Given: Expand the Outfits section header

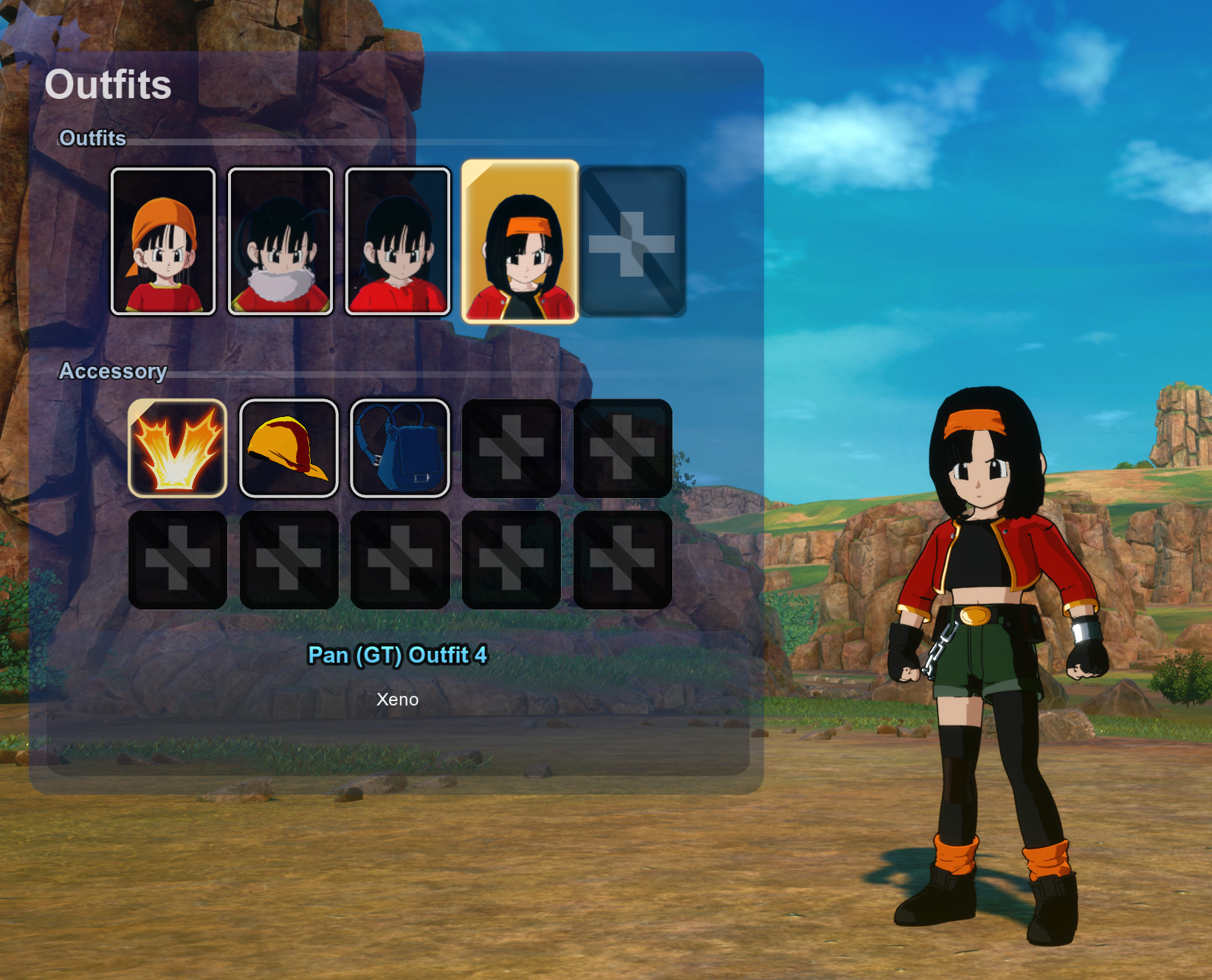Looking at the screenshot, I should (92, 138).
